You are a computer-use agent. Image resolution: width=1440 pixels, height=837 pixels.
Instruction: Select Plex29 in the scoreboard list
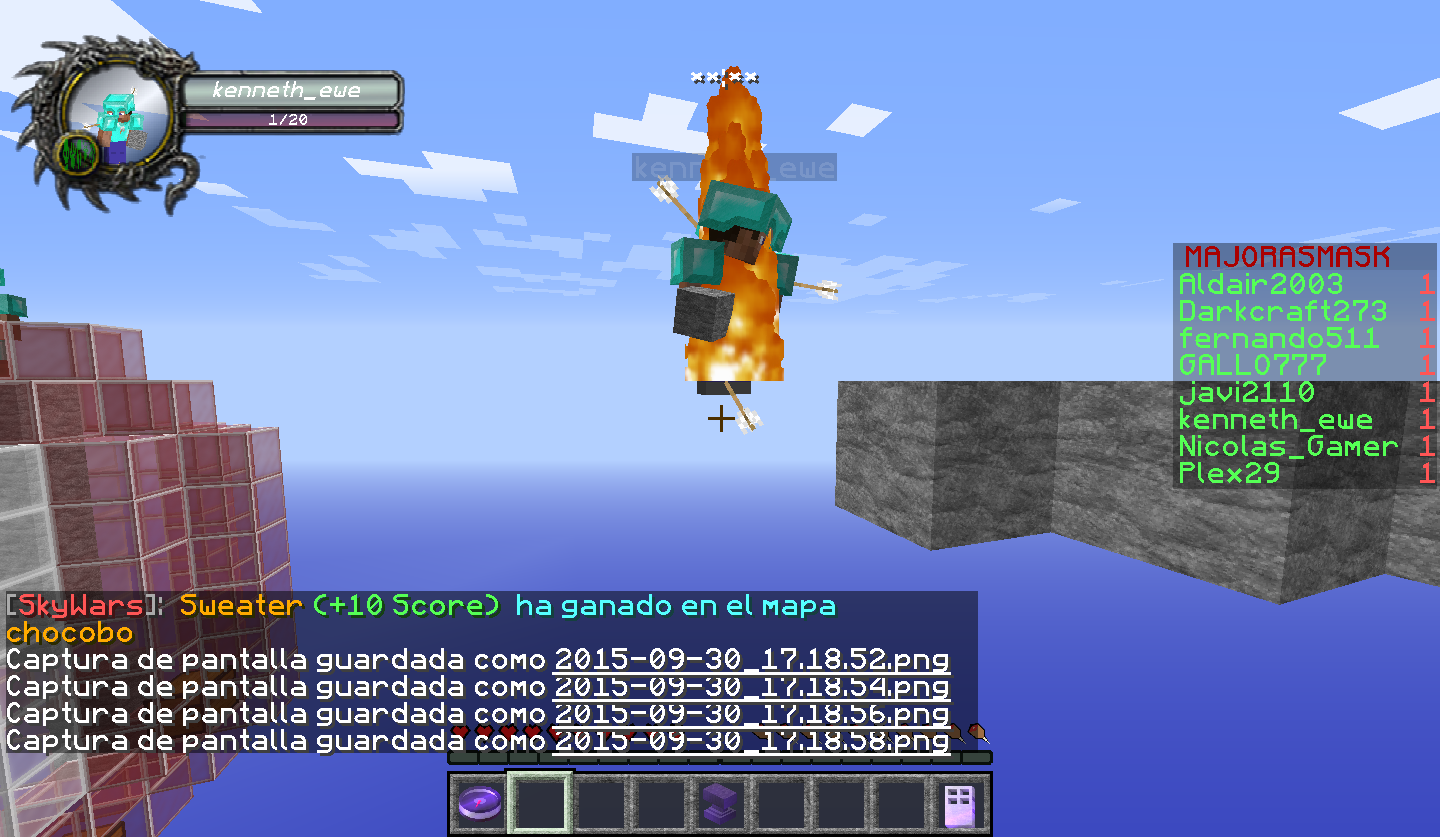1229,473
